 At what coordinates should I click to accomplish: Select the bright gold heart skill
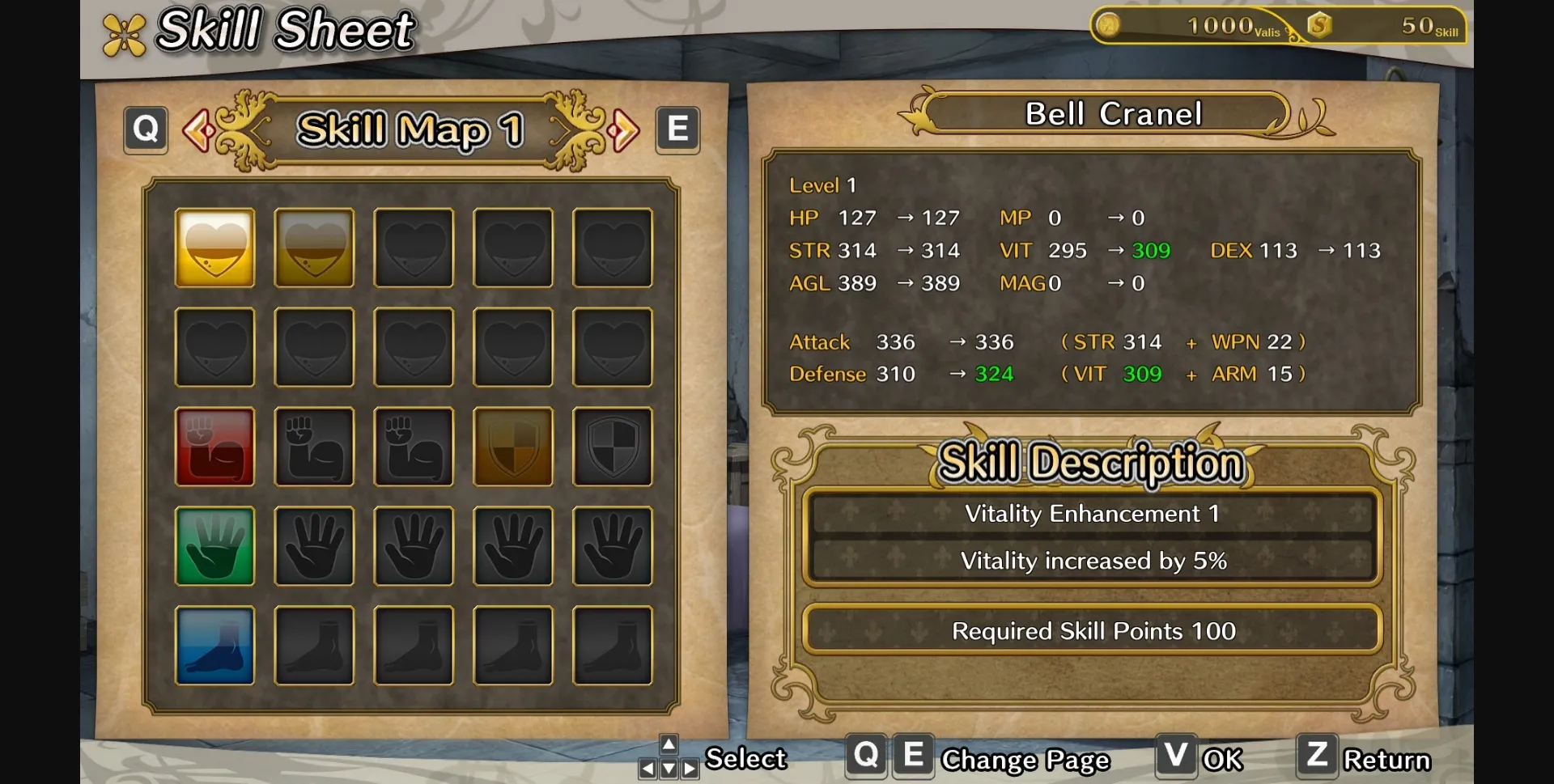point(214,248)
